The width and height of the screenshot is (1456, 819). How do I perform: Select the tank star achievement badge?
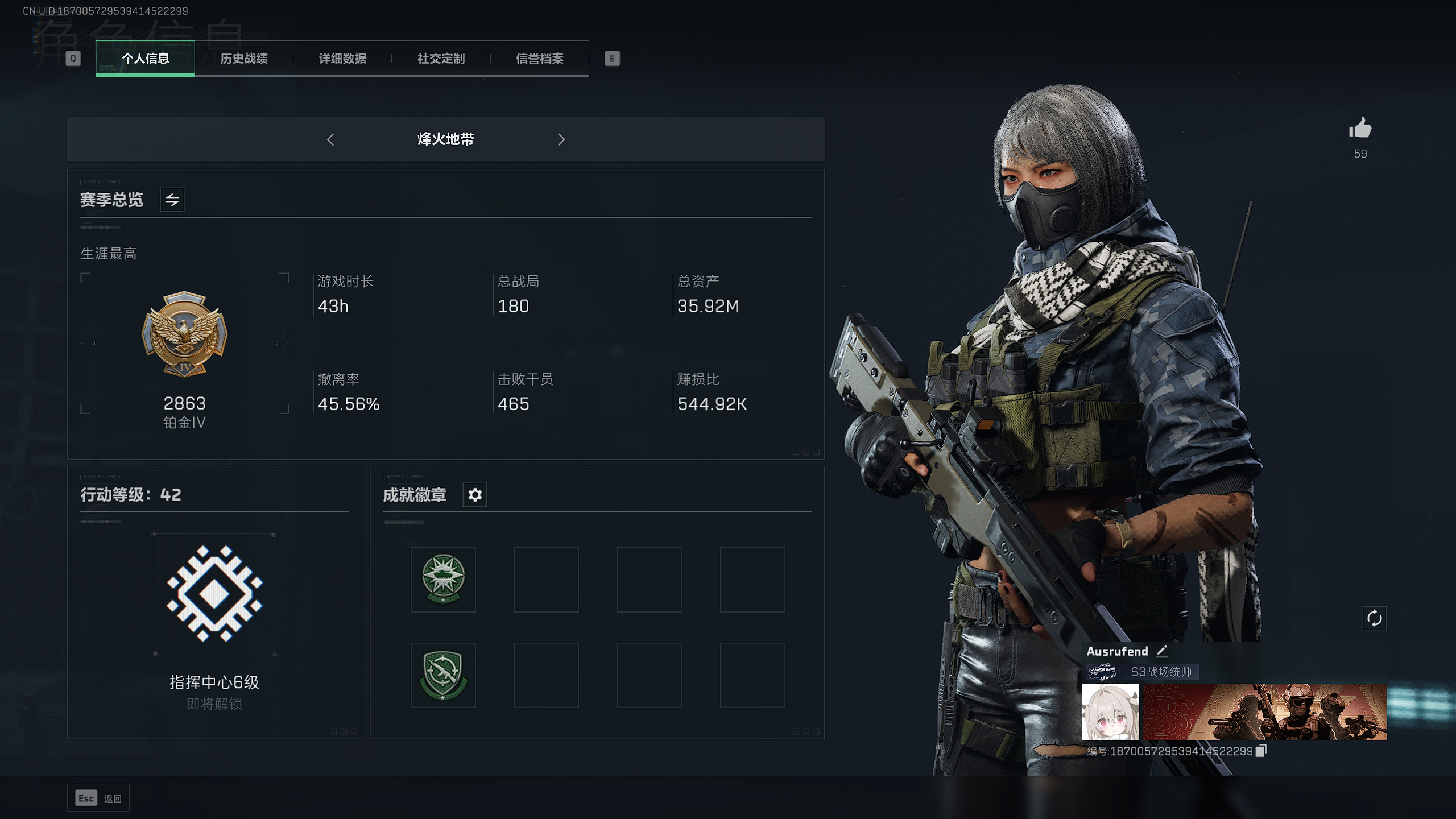443,580
